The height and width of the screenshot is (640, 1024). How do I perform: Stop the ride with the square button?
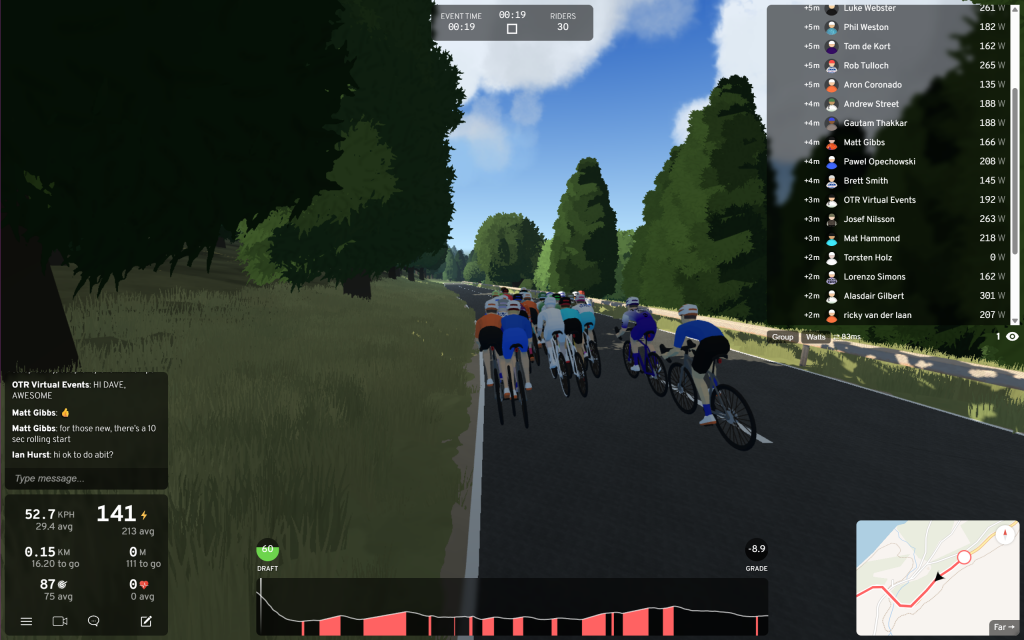coord(512,29)
